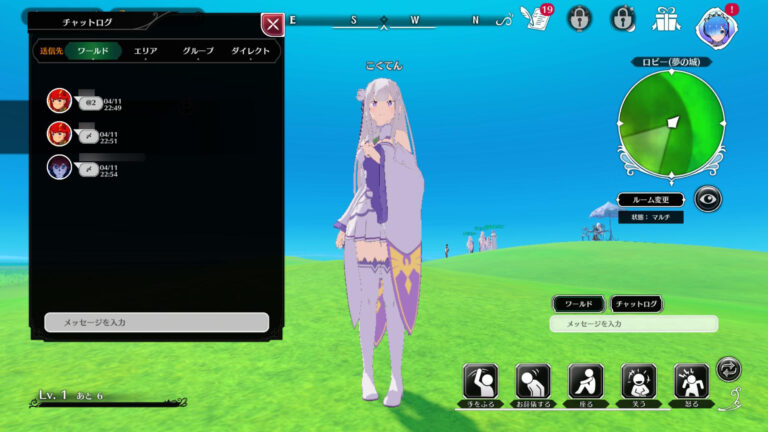Toggle the eye visibility button
The image size is (768, 432).
point(708,198)
